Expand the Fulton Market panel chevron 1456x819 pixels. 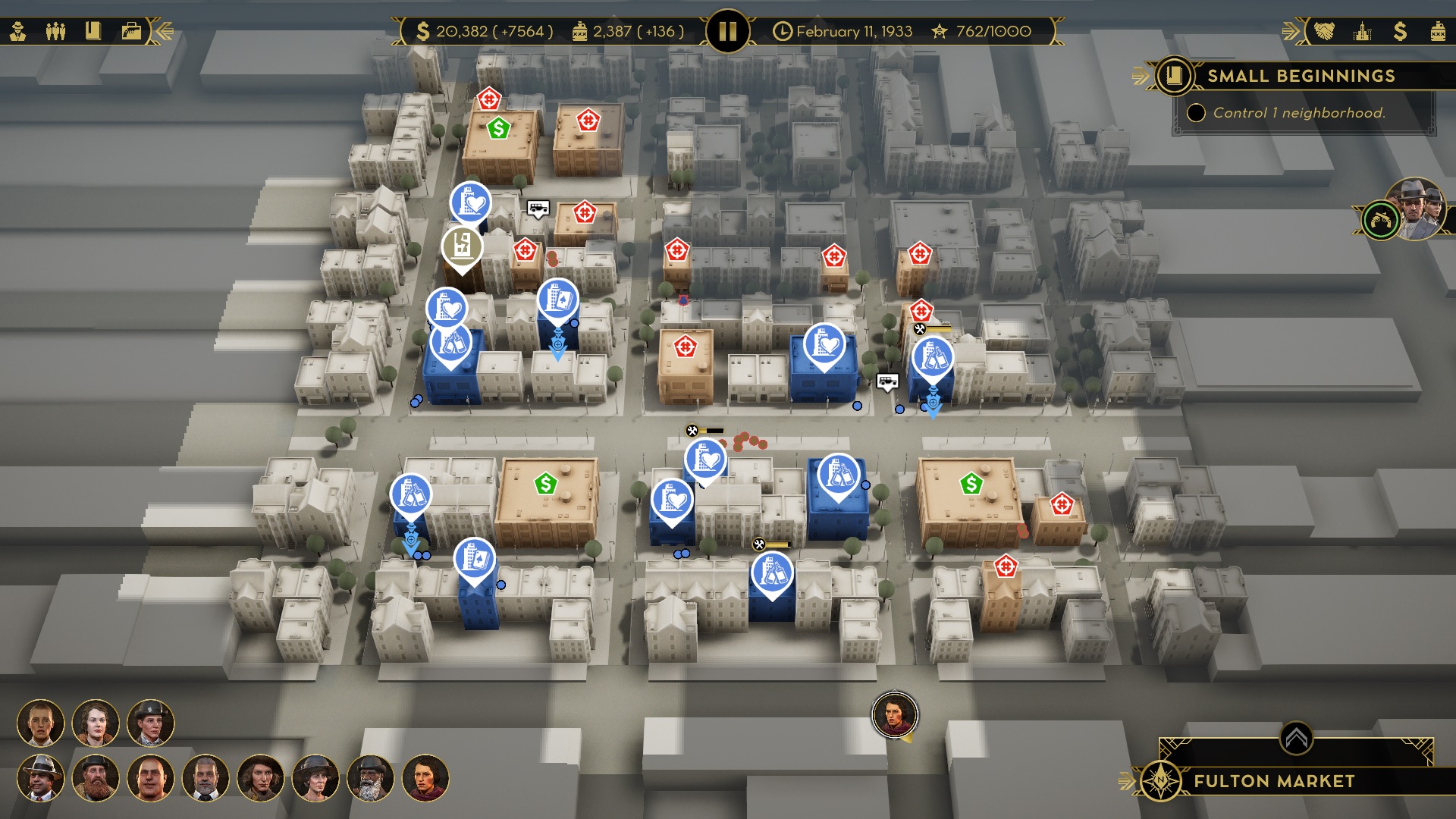tap(1296, 738)
